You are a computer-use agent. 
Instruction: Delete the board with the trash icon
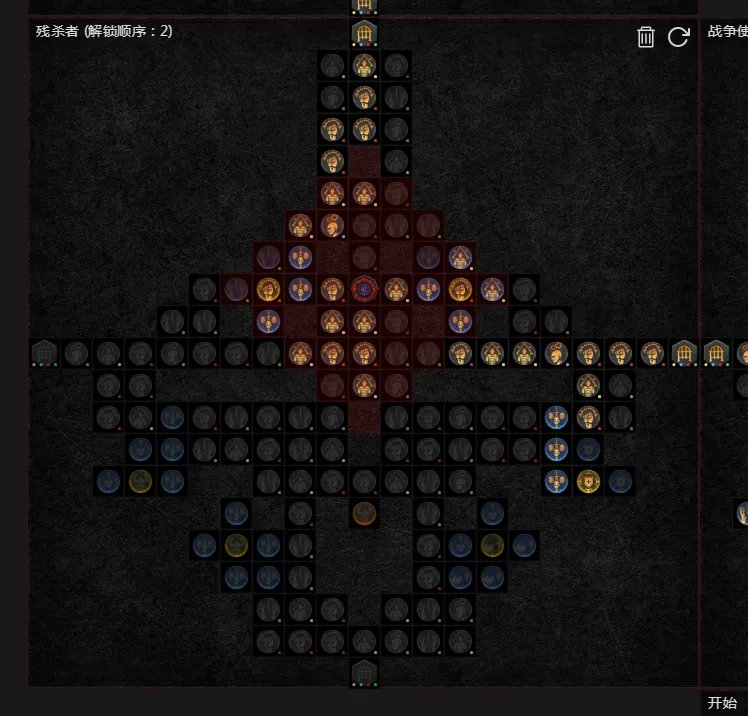[x=646, y=38]
